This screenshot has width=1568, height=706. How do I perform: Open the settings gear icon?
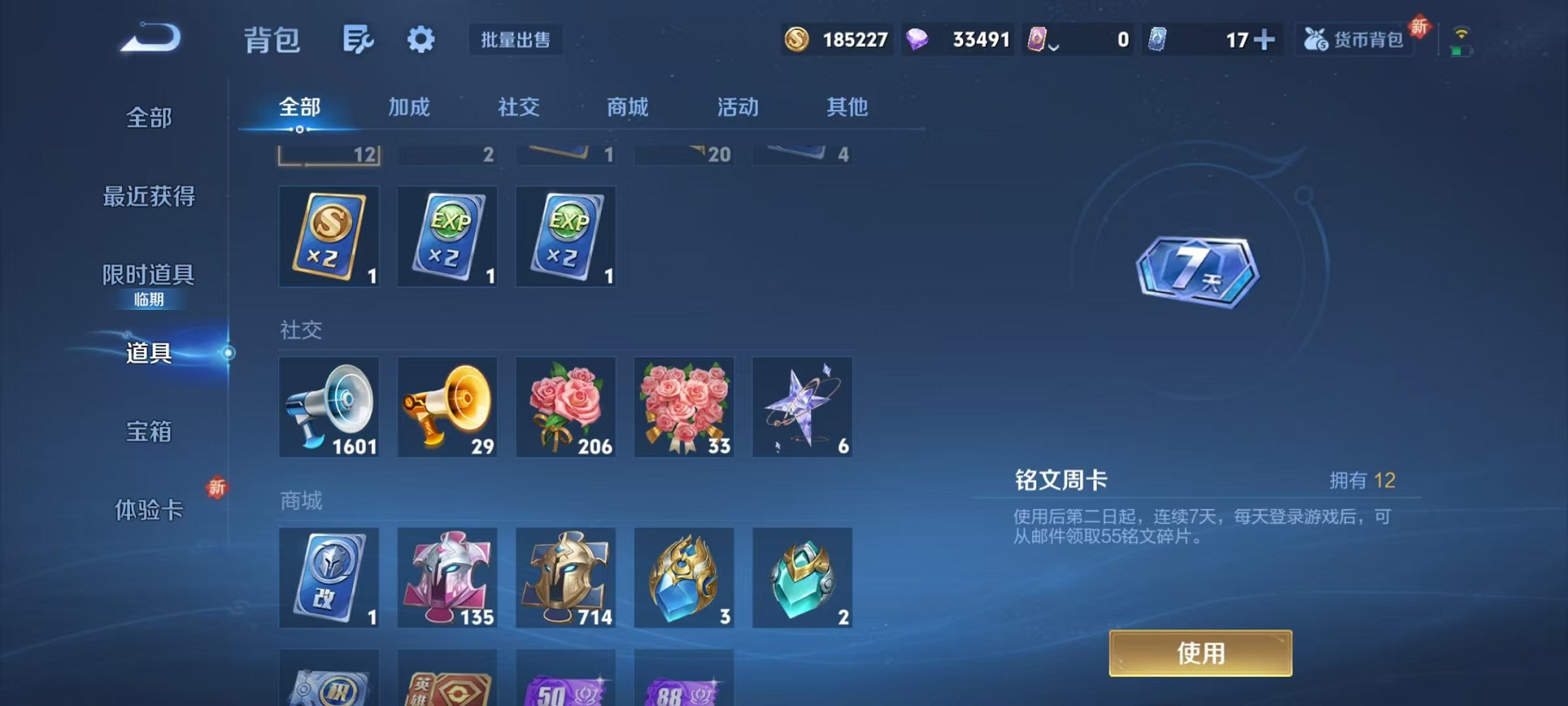(420, 39)
